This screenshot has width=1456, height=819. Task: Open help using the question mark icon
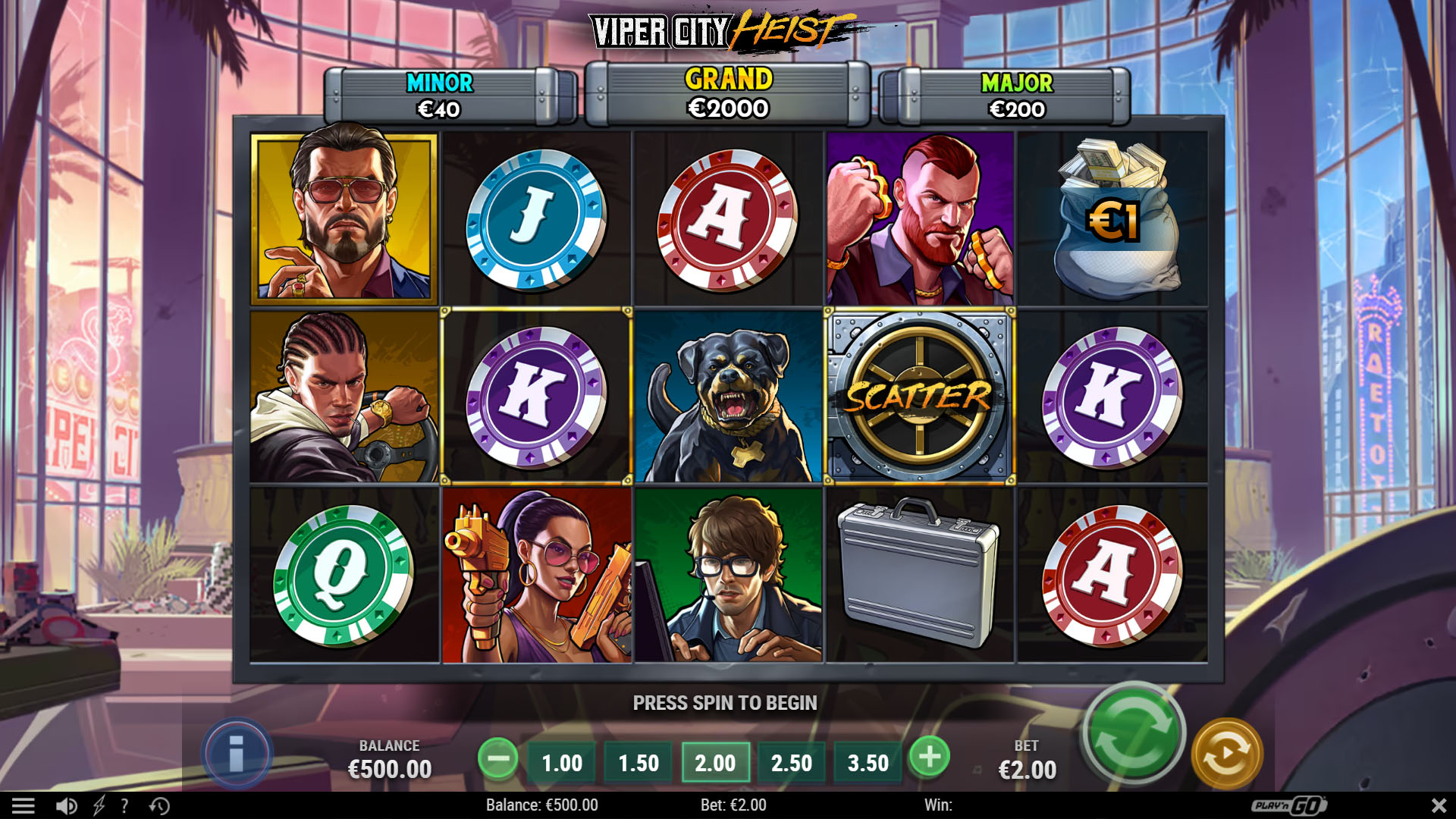point(124,806)
